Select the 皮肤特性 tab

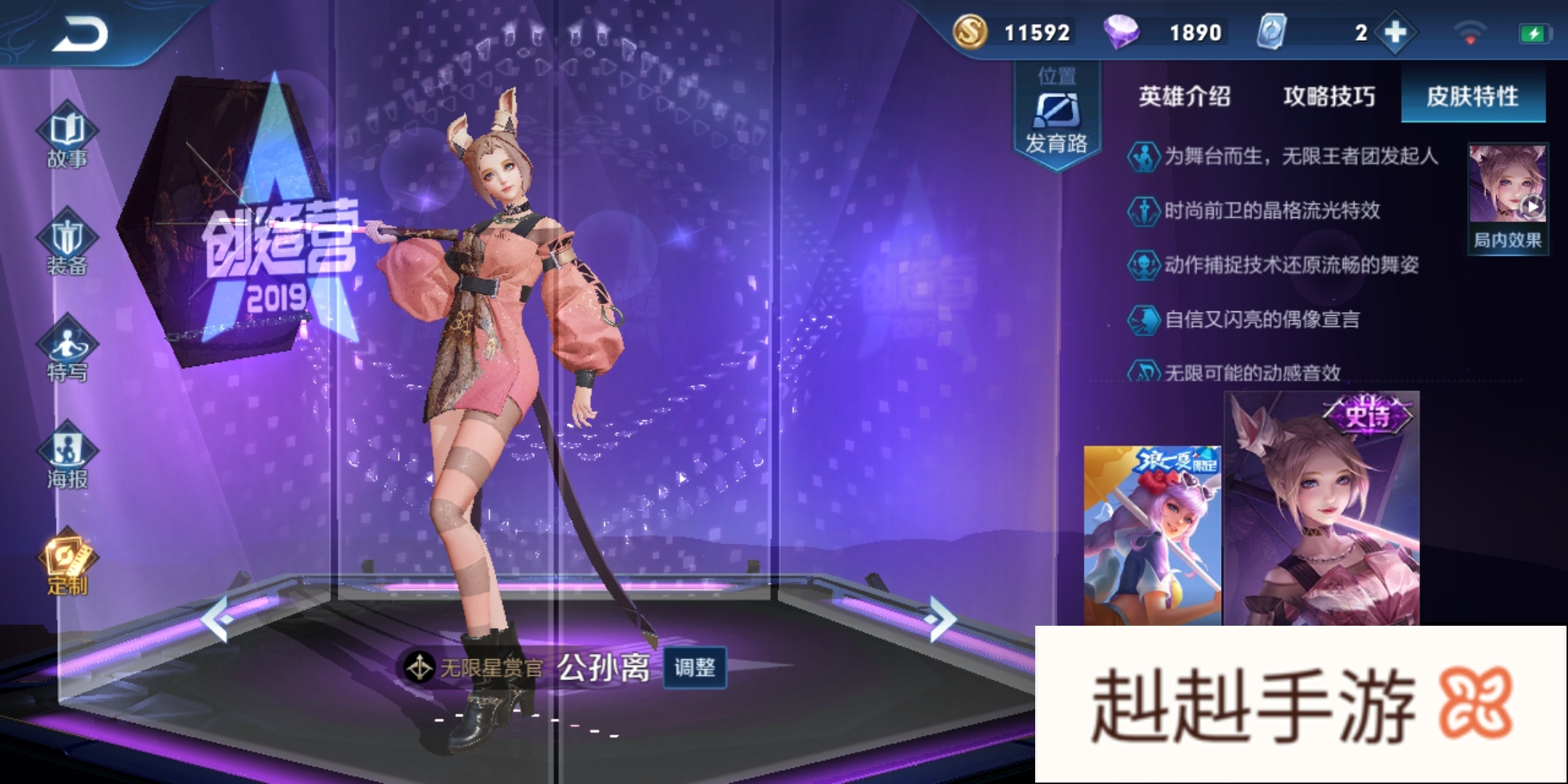point(1472,96)
